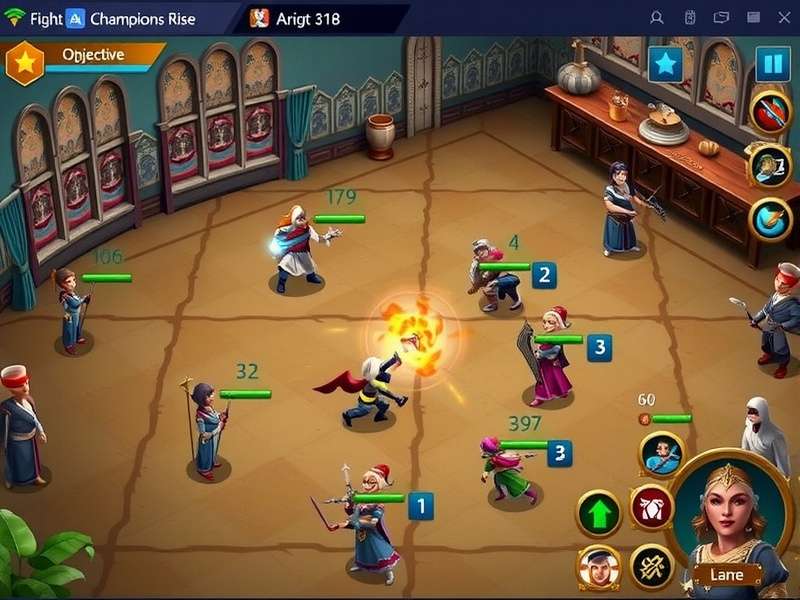The height and width of the screenshot is (600, 800).
Task: Switch to the Arigt 318 tab
Action: pos(310,19)
